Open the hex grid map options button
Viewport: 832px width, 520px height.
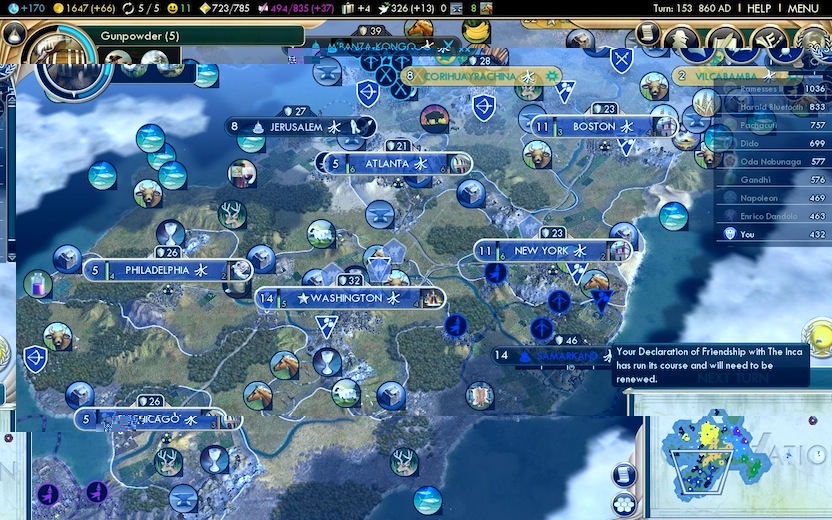[623, 504]
